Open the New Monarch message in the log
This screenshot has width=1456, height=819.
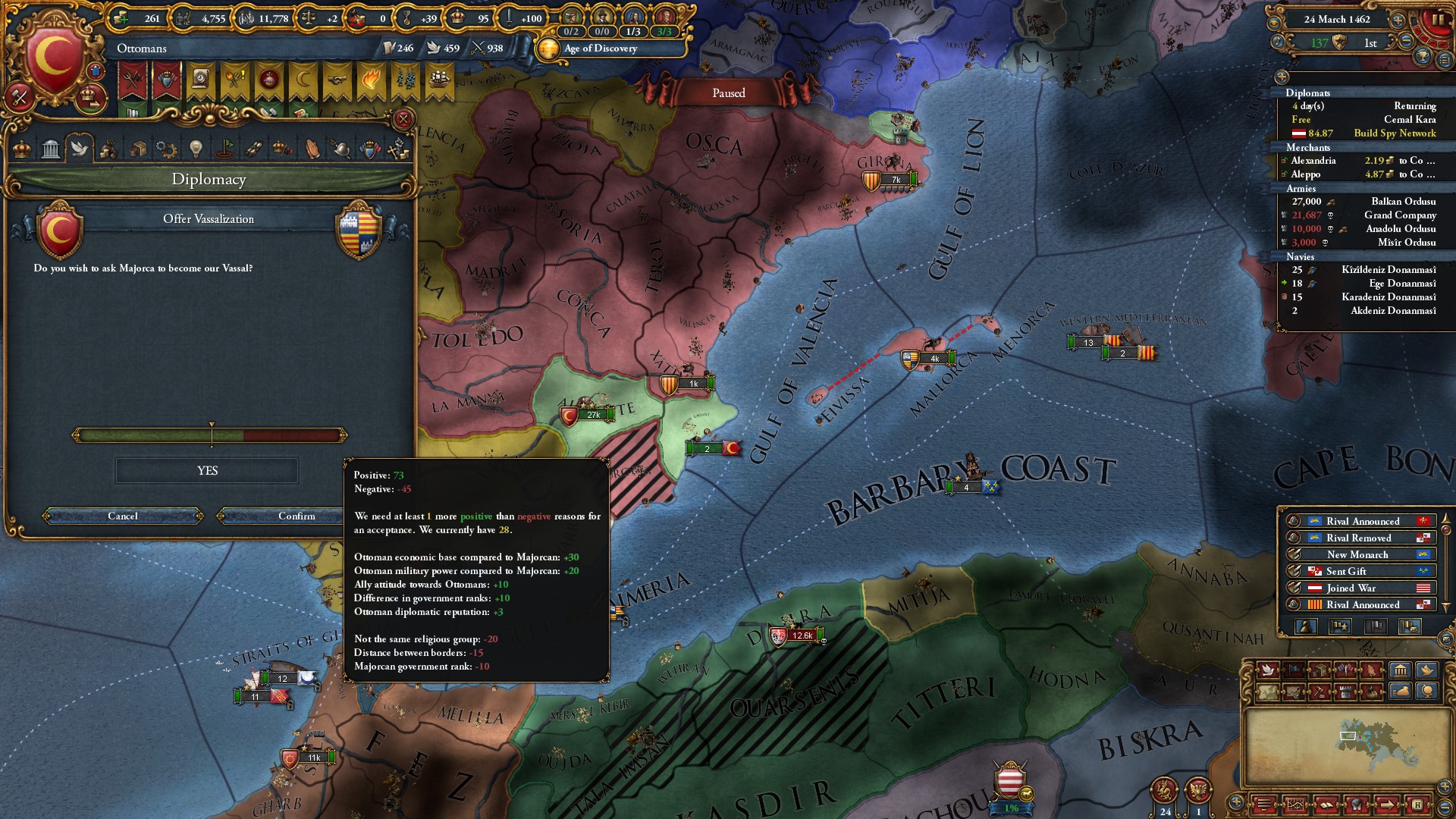[1357, 555]
